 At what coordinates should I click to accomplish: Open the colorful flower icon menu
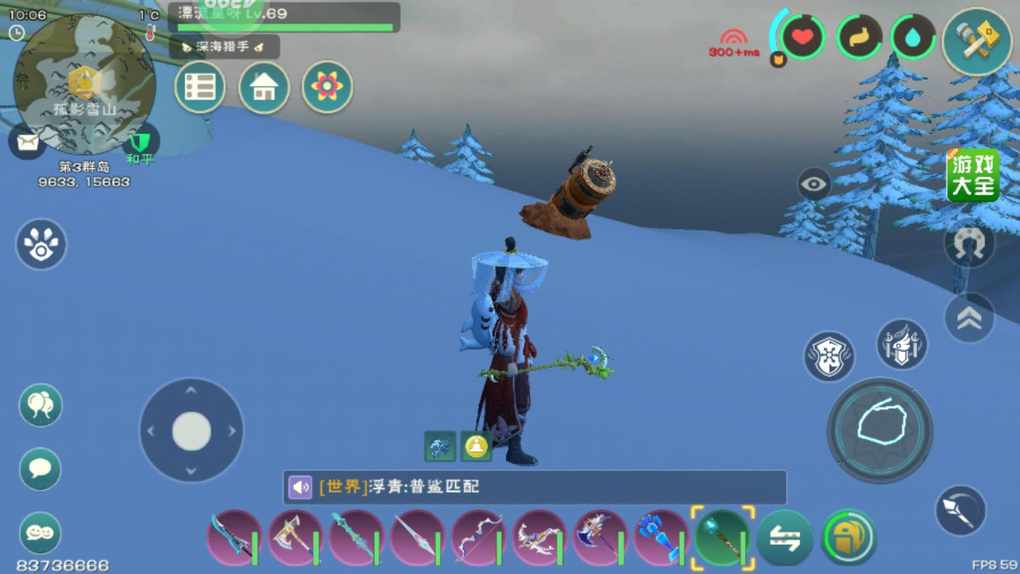[327, 88]
